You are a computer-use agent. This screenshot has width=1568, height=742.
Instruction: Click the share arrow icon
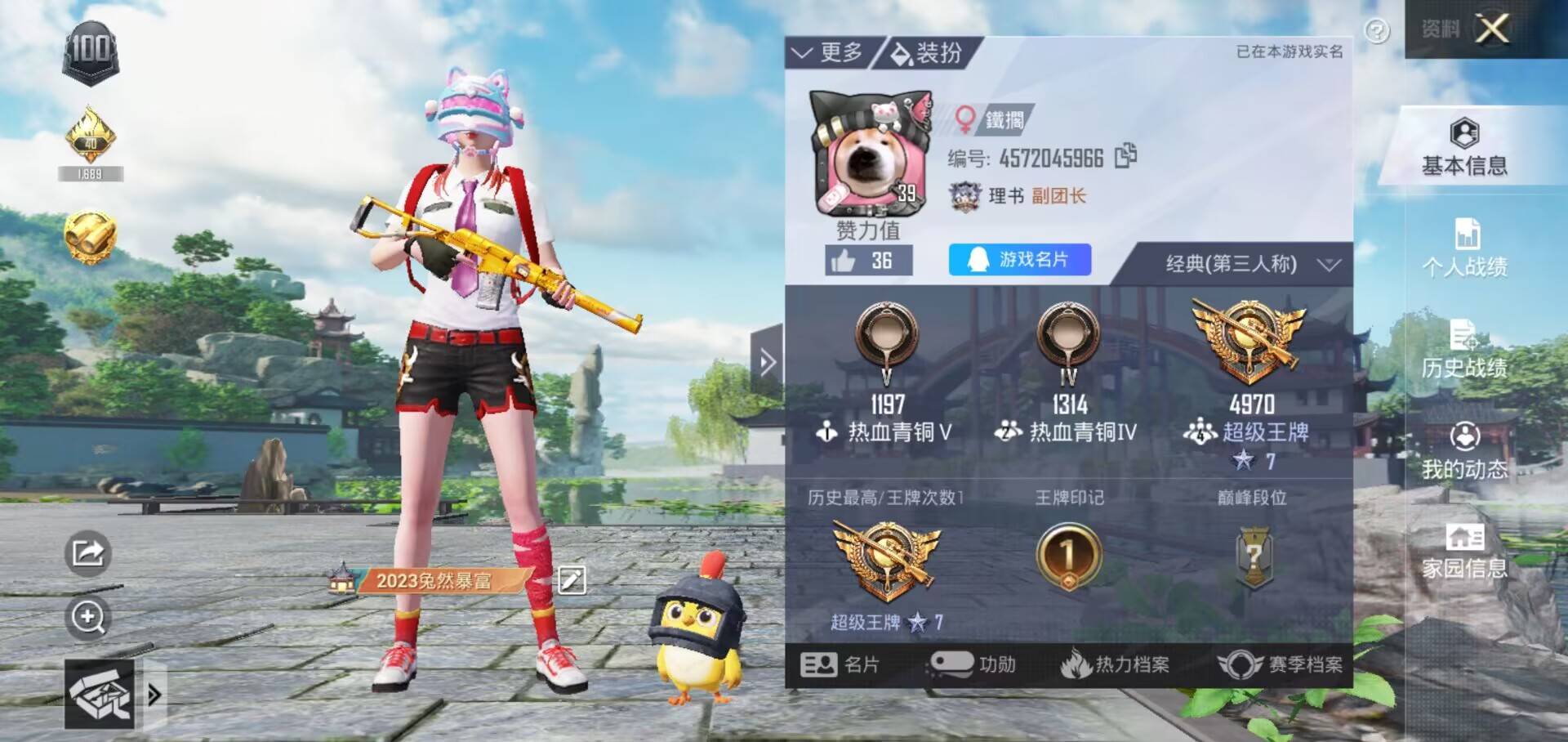click(x=87, y=553)
